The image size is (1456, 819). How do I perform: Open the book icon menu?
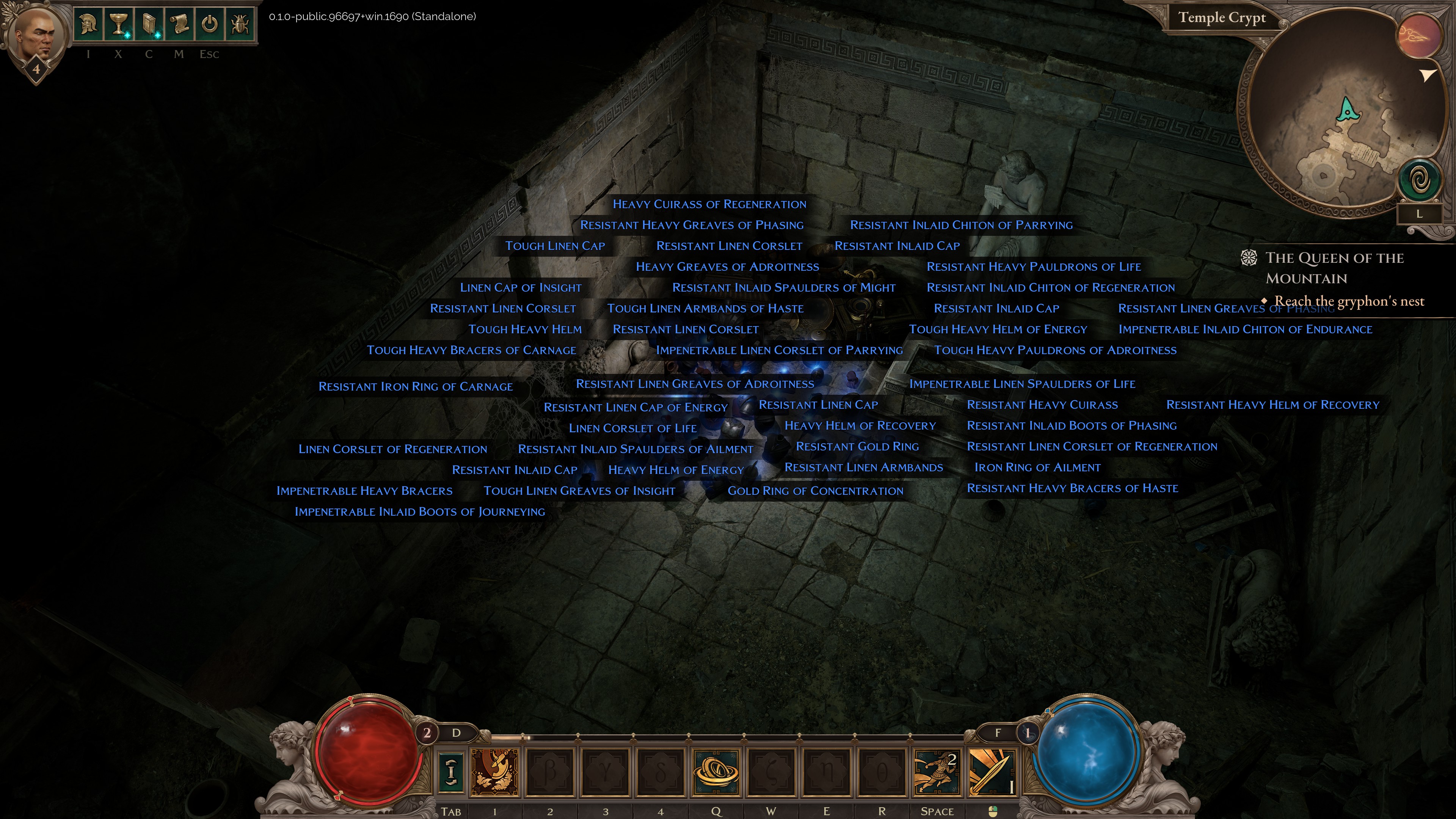(x=149, y=24)
